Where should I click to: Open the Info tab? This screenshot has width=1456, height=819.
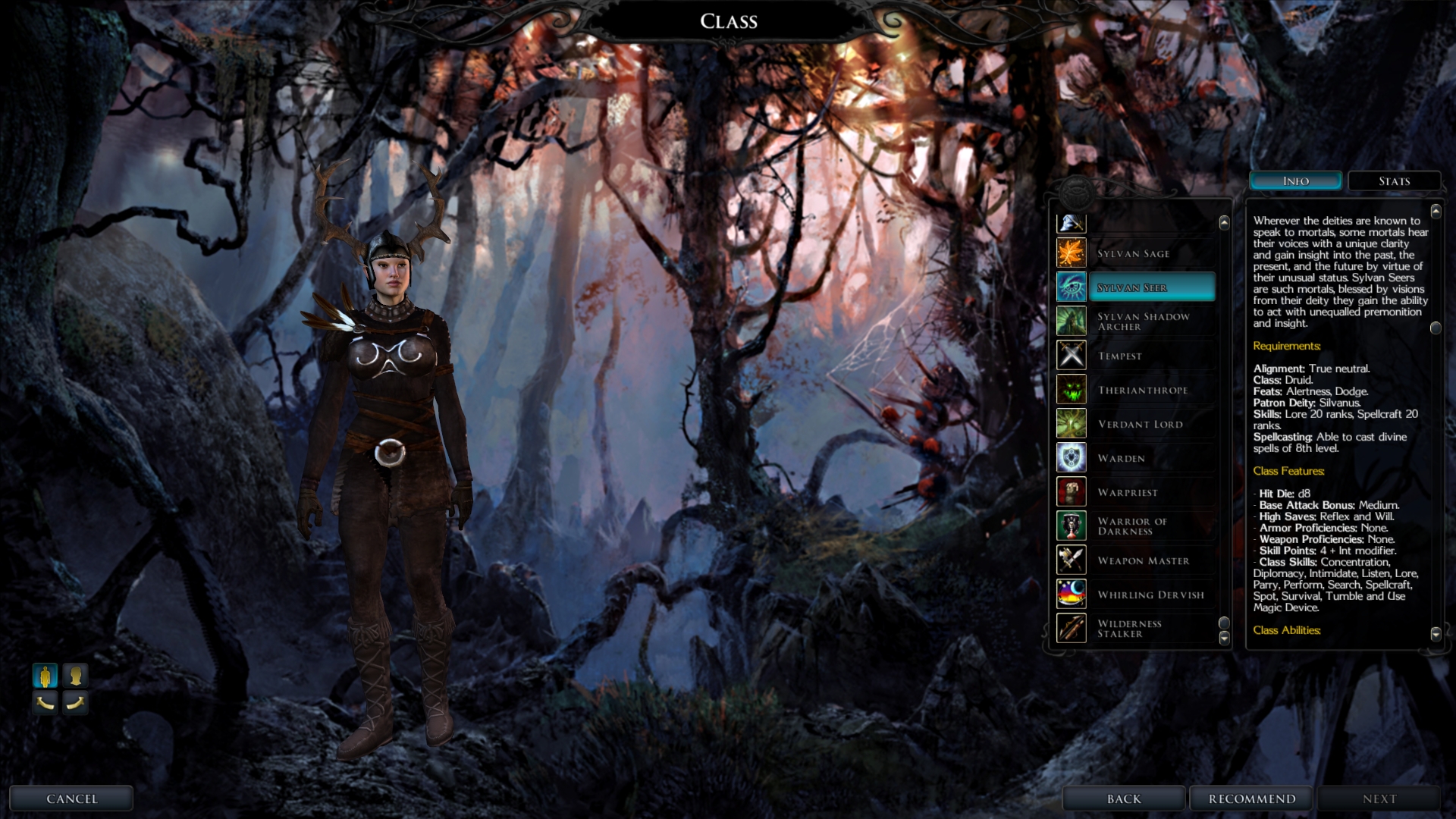pyautogui.click(x=1295, y=181)
